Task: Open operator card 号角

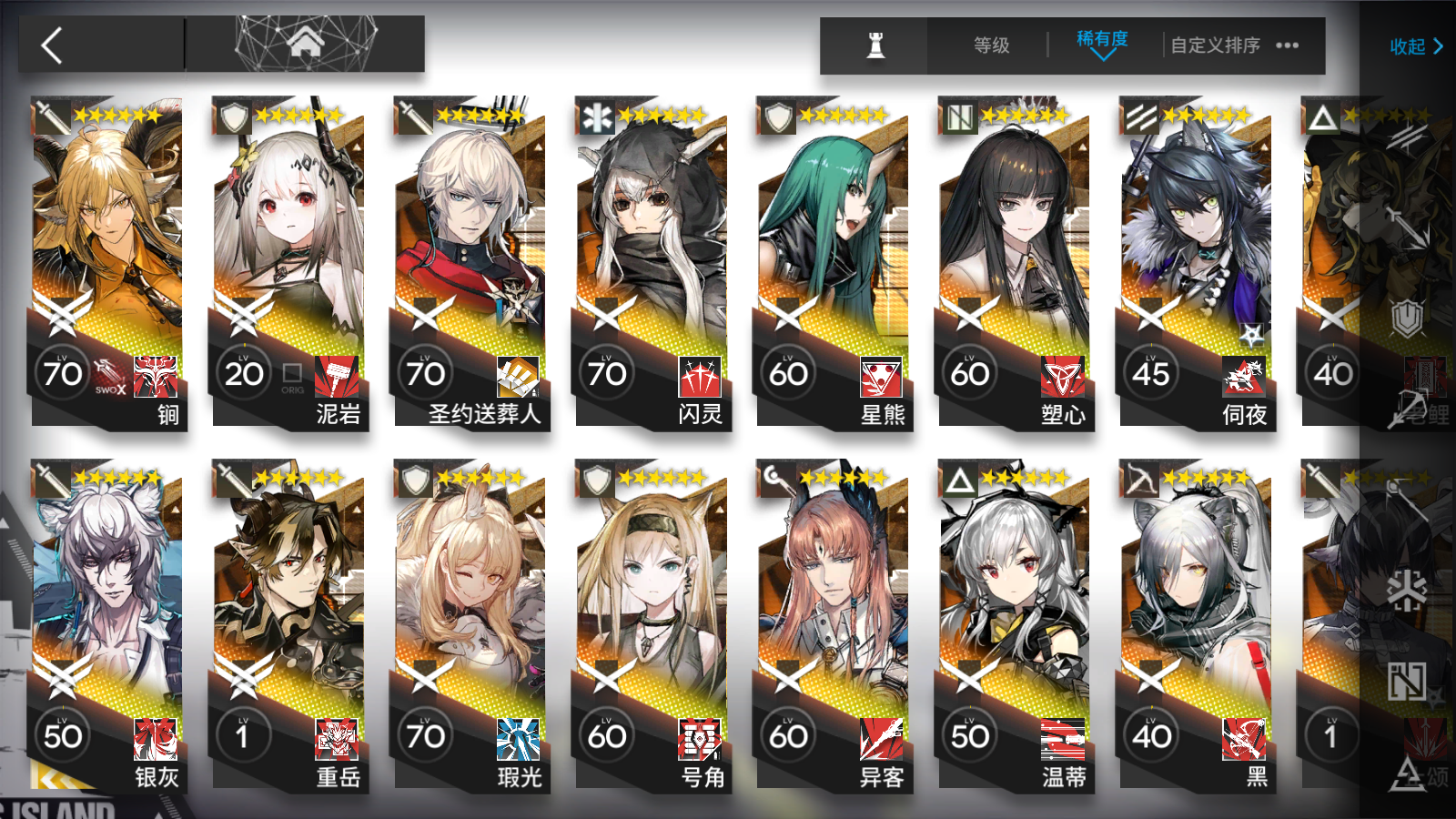Action: pyautogui.click(x=652, y=625)
